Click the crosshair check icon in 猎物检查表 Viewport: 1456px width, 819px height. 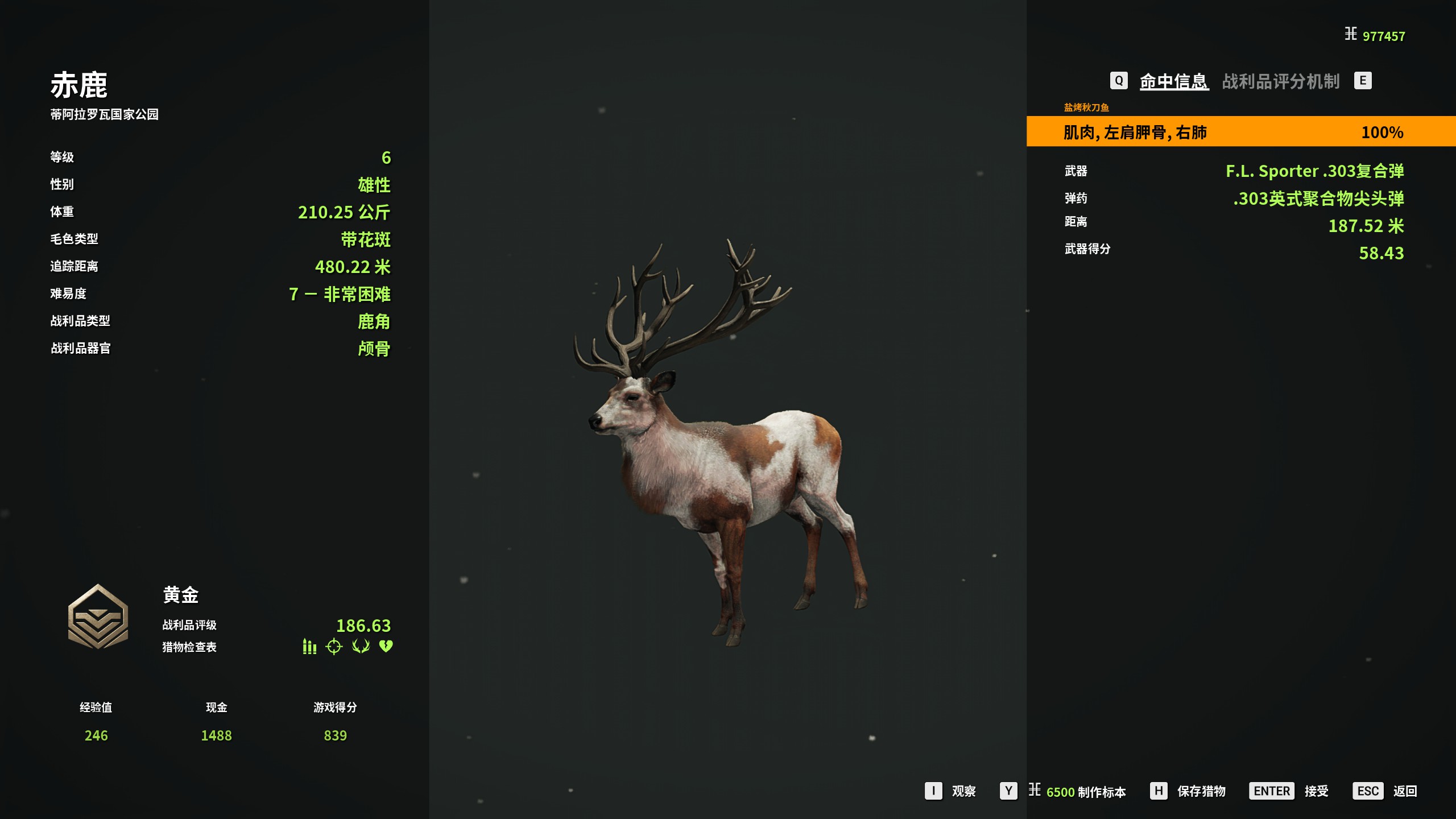[334, 647]
